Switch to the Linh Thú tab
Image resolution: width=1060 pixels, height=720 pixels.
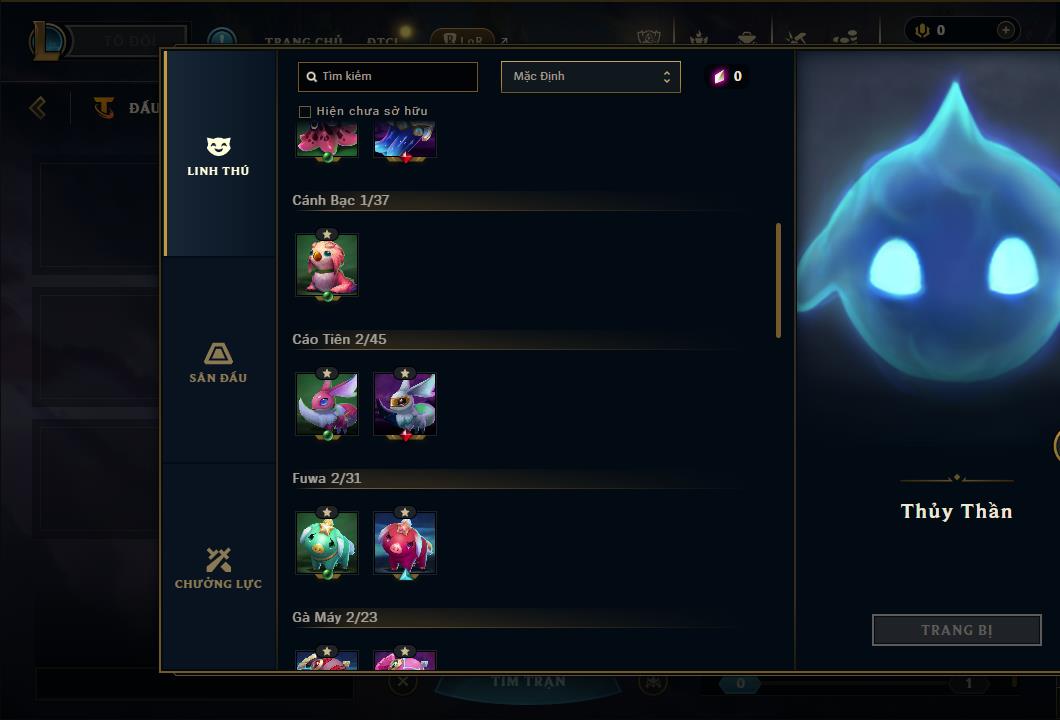point(218,155)
